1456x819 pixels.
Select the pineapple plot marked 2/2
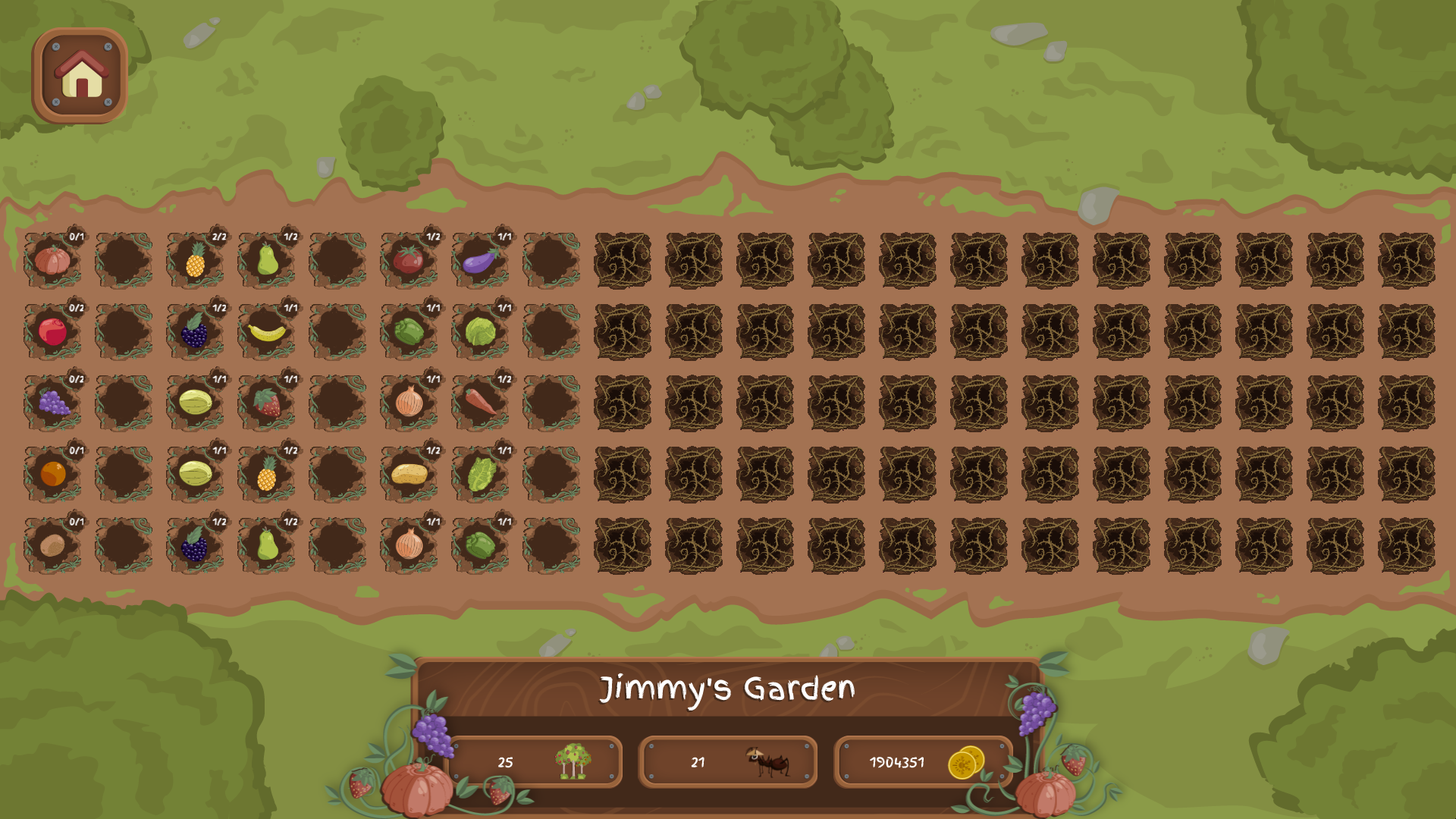coord(195,261)
